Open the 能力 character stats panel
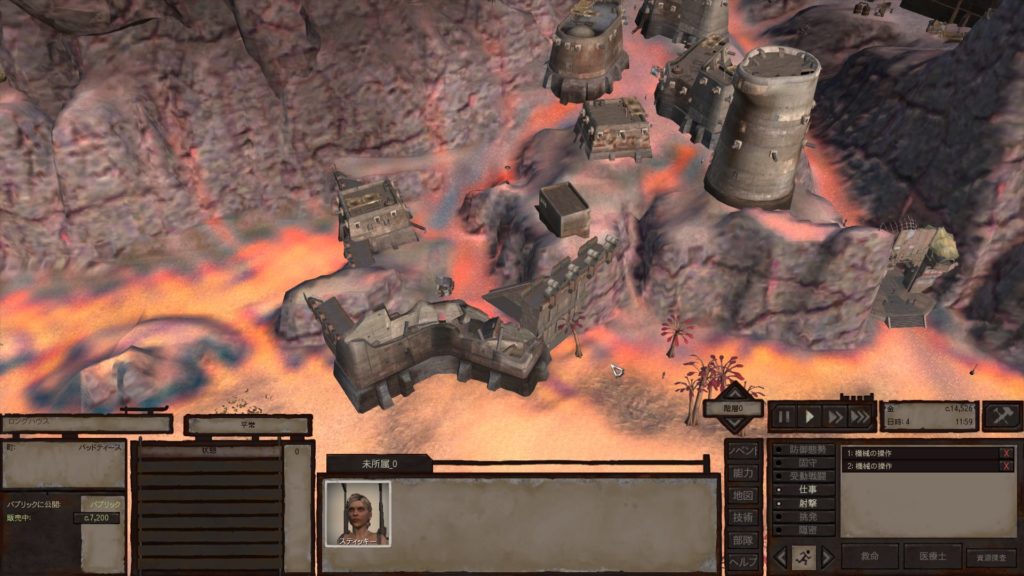 [x=742, y=473]
